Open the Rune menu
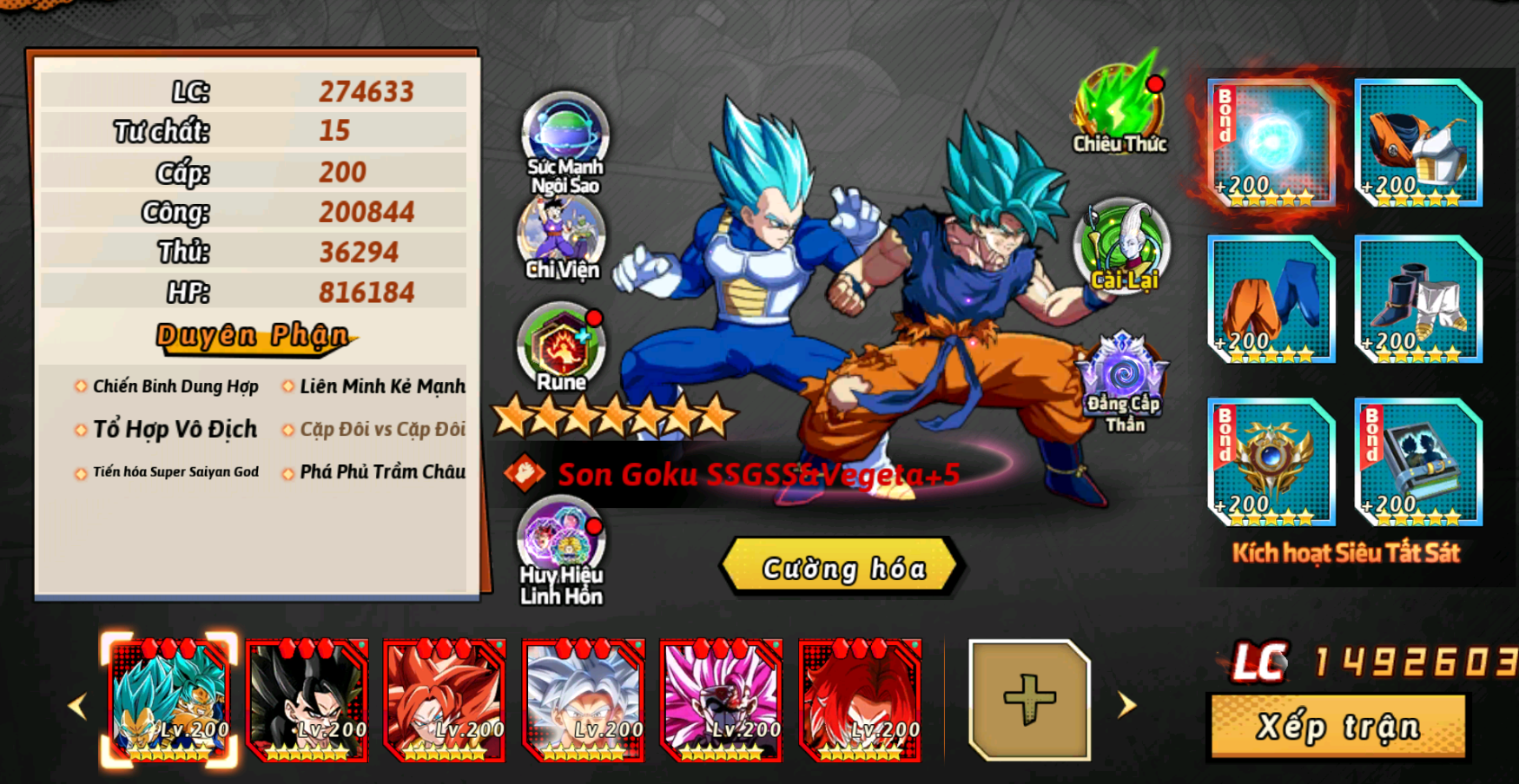The height and width of the screenshot is (784, 1519). click(x=561, y=347)
